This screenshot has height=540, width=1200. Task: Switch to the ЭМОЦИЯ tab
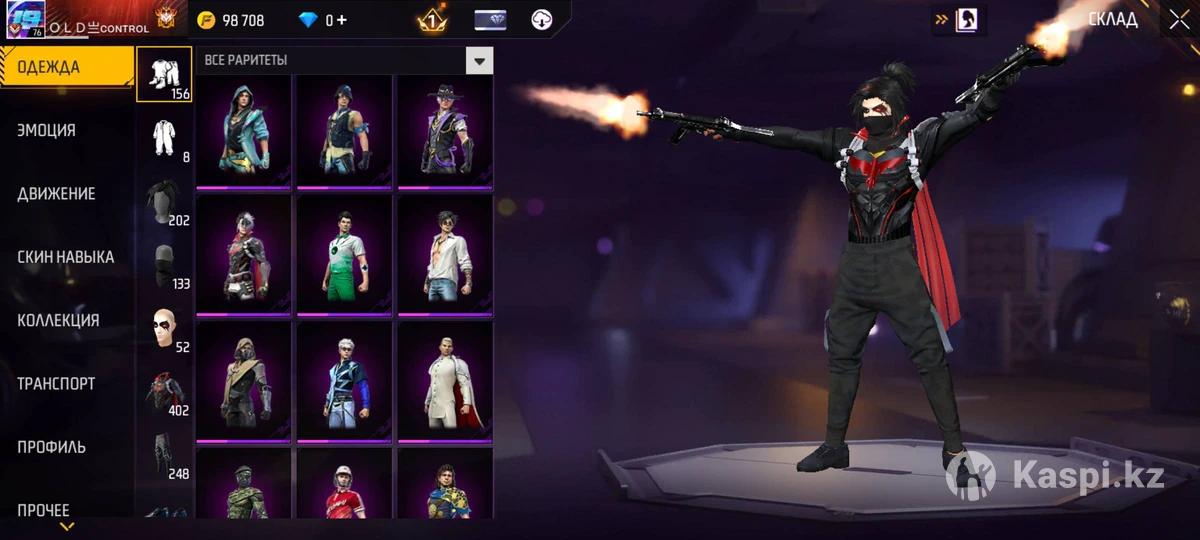(x=47, y=130)
